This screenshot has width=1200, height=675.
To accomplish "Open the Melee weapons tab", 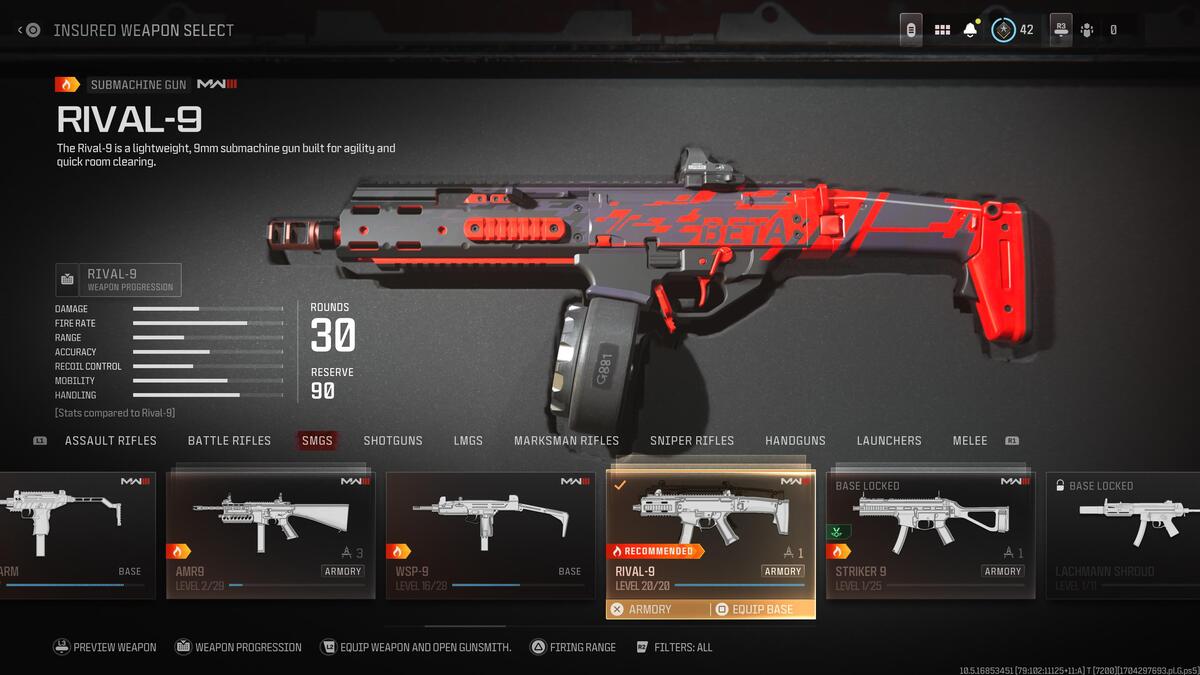I will pos(970,440).
